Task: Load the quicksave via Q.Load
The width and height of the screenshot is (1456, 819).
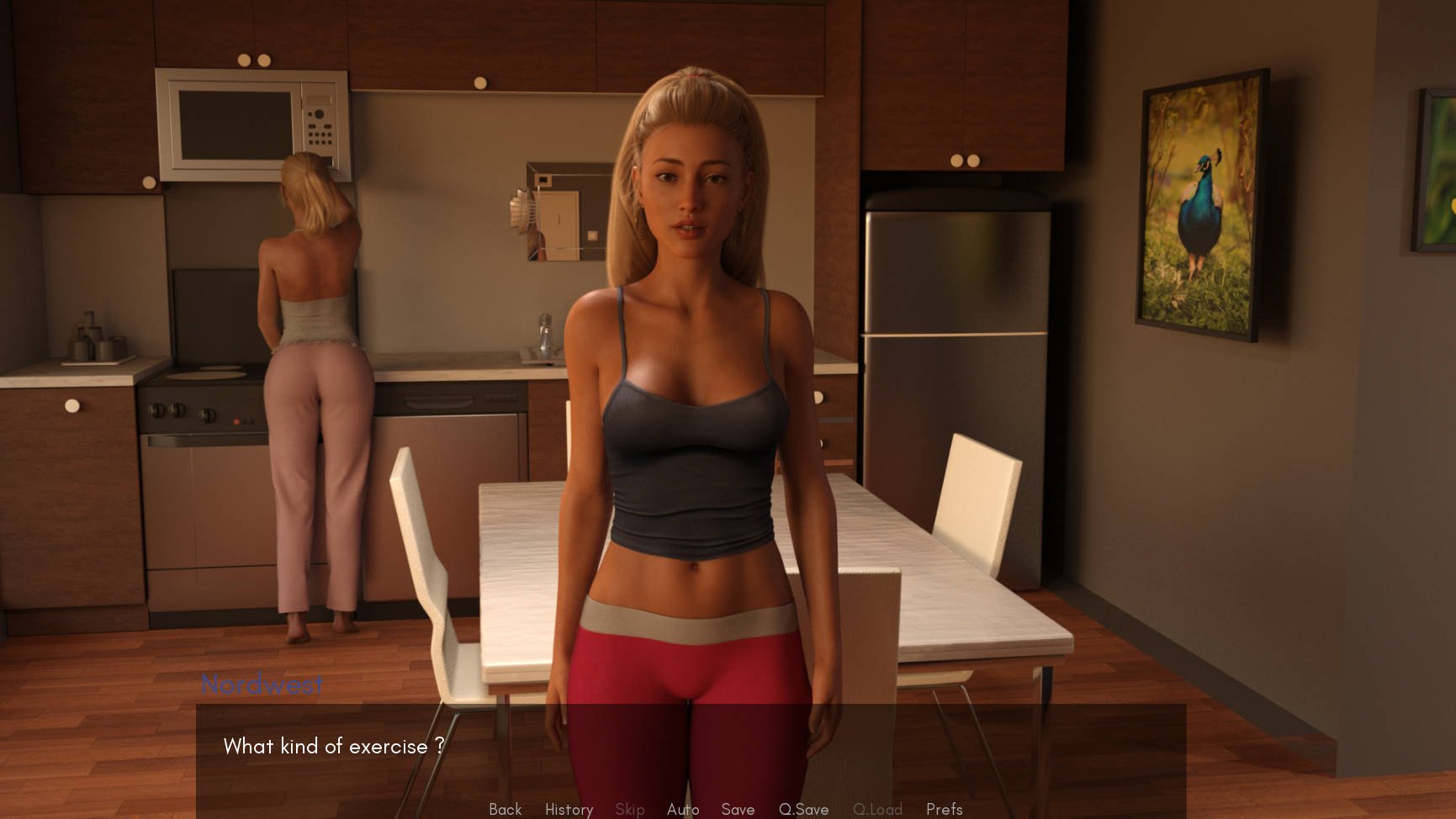Action: pos(877,809)
